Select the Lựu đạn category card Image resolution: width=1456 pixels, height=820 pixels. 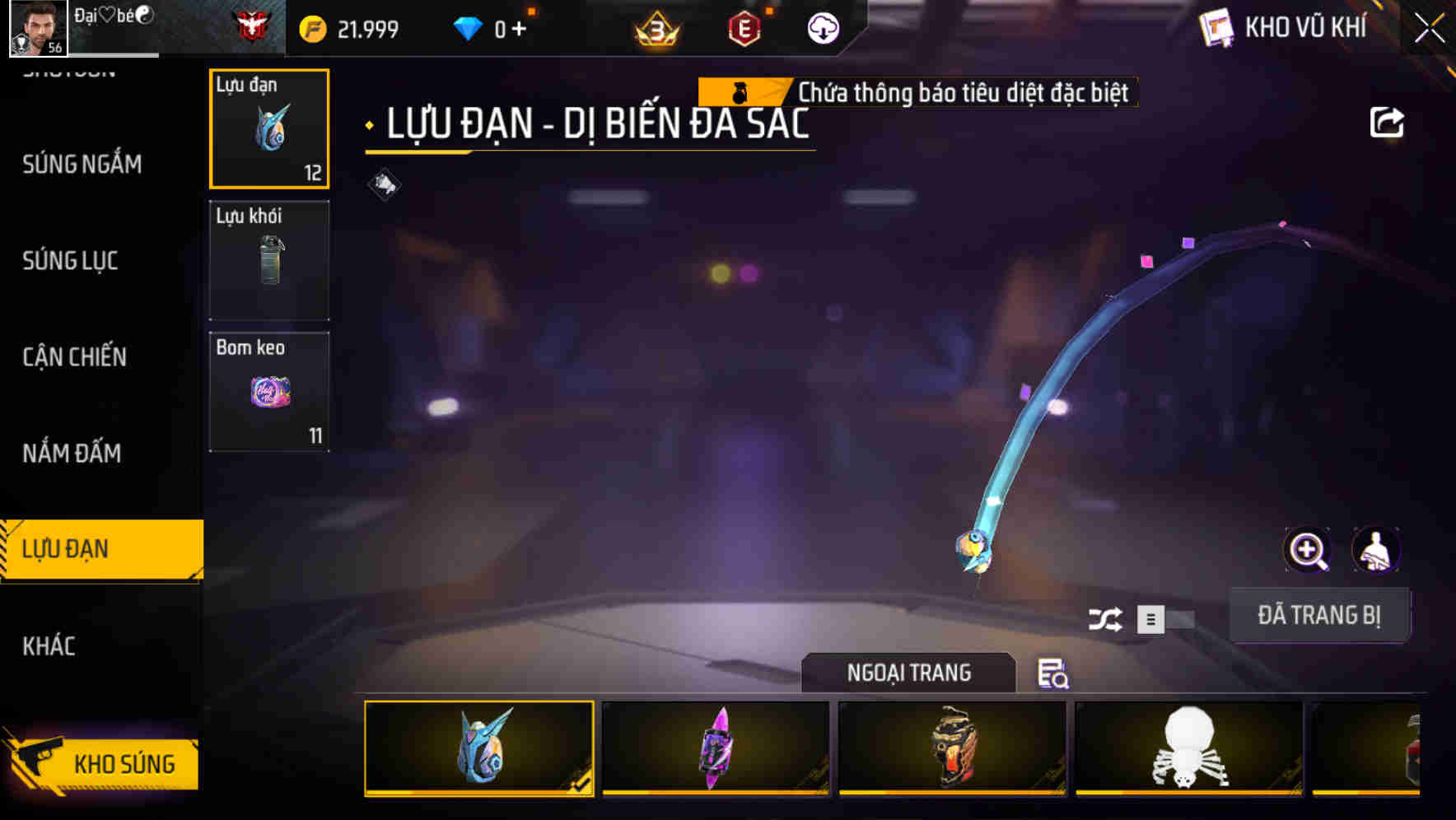(269, 128)
